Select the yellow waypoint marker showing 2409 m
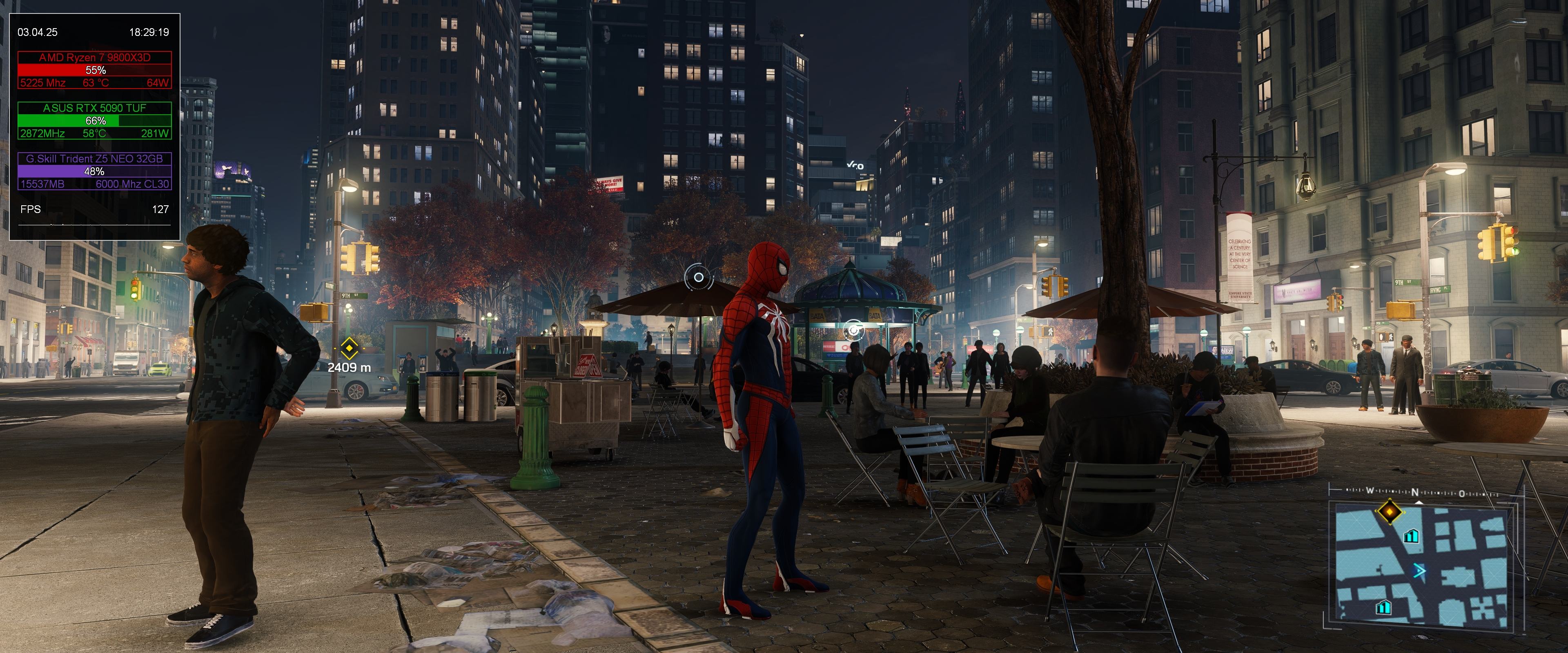 pos(349,349)
